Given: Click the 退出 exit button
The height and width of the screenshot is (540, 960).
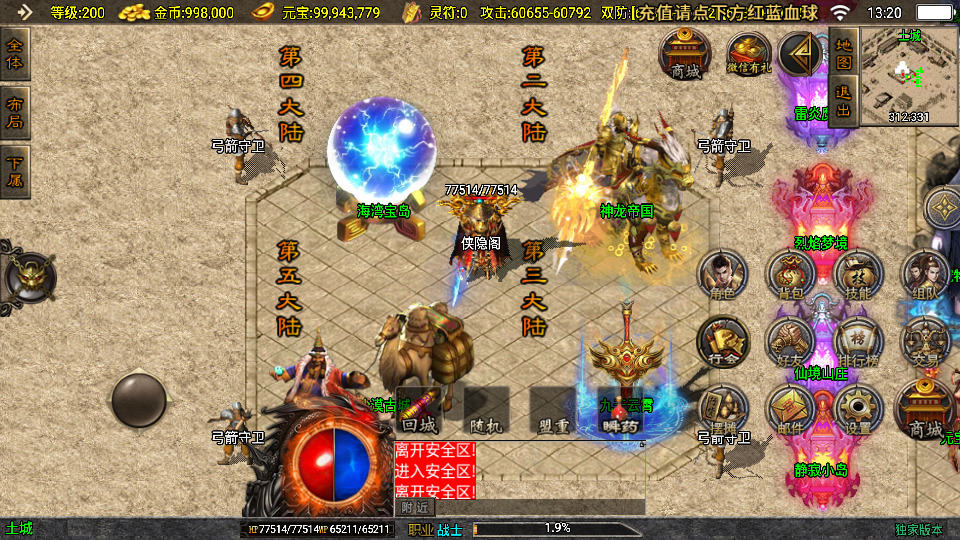Looking at the screenshot, I should [843, 101].
